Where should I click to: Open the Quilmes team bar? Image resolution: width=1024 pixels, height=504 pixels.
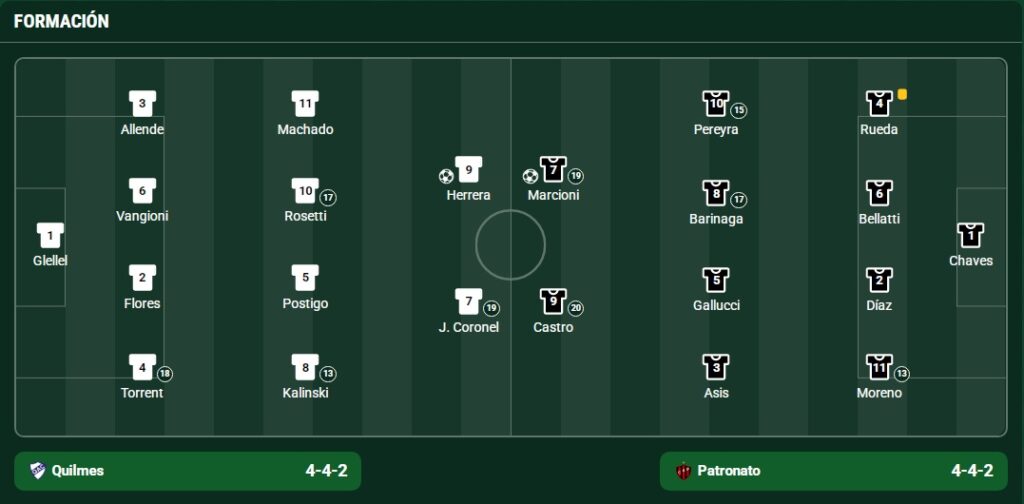[x=187, y=471]
